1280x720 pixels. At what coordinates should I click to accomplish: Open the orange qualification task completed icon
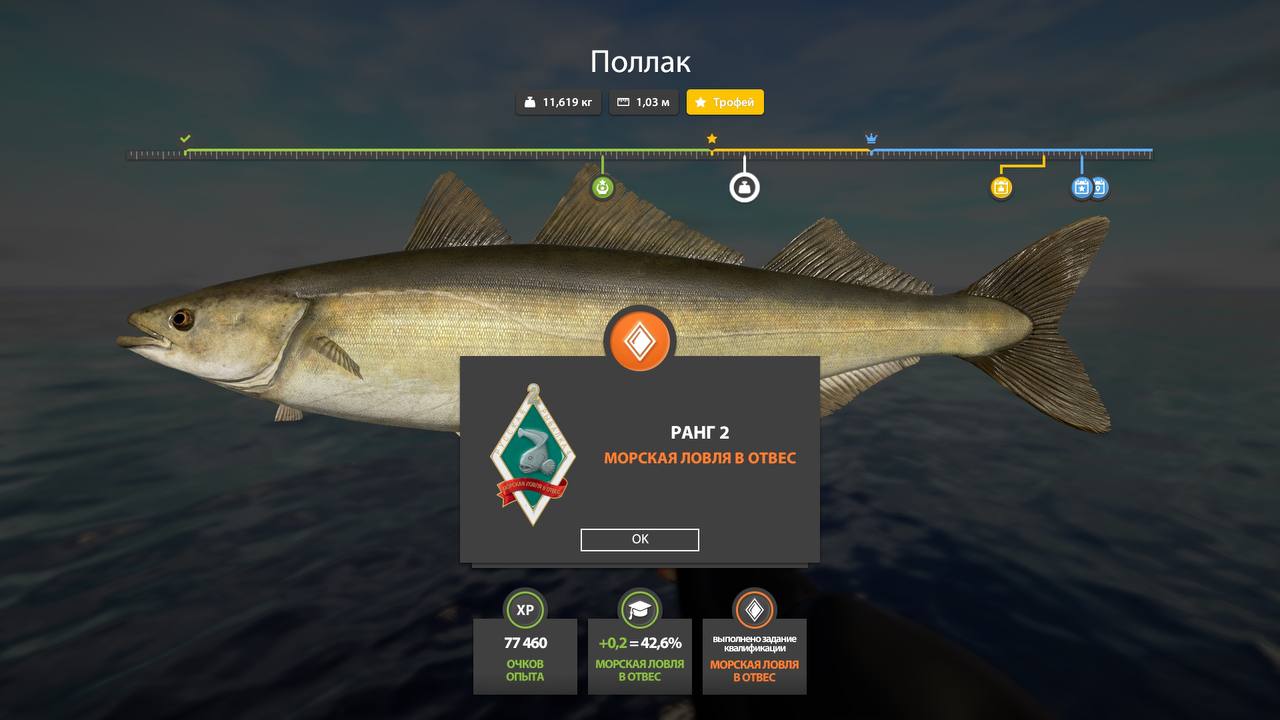click(x=753, y=610)
